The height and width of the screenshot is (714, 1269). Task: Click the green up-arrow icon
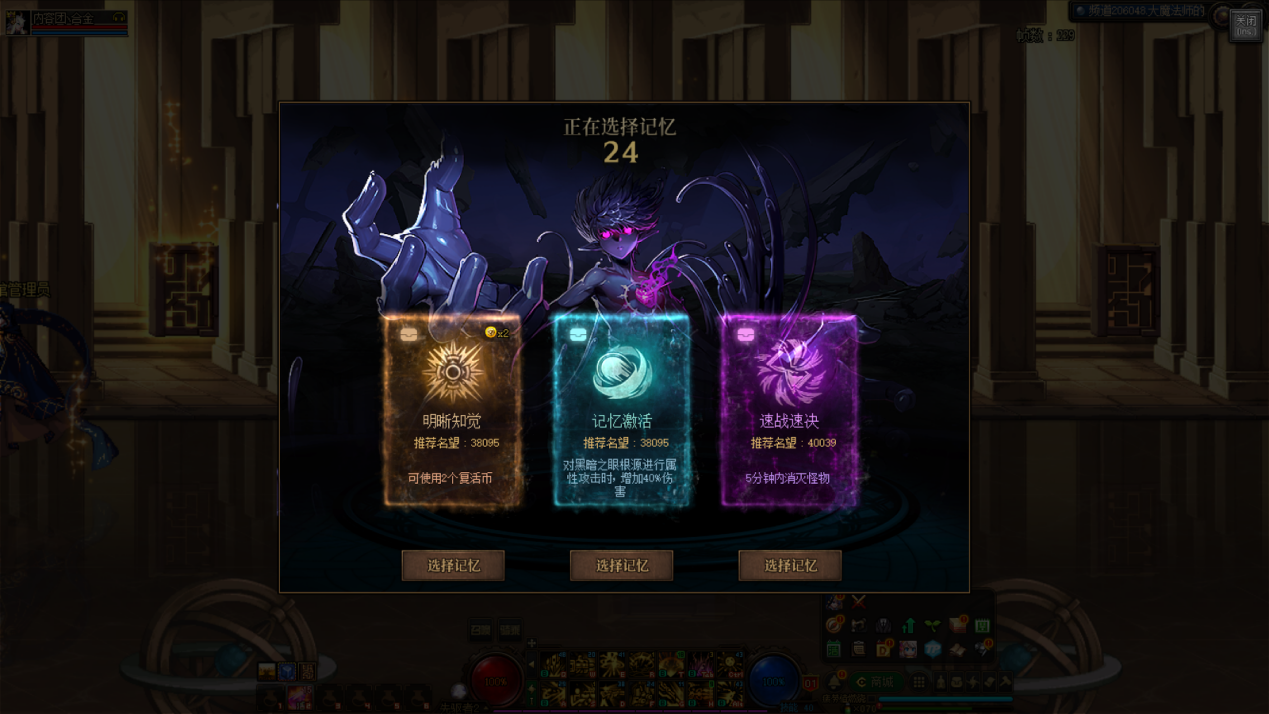click(908, 626)
